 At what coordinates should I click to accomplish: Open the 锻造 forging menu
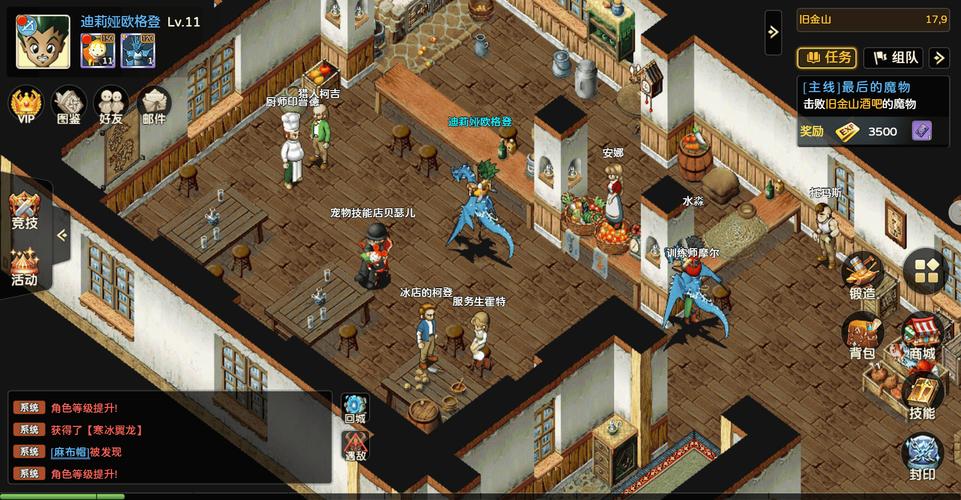point(861,276)
